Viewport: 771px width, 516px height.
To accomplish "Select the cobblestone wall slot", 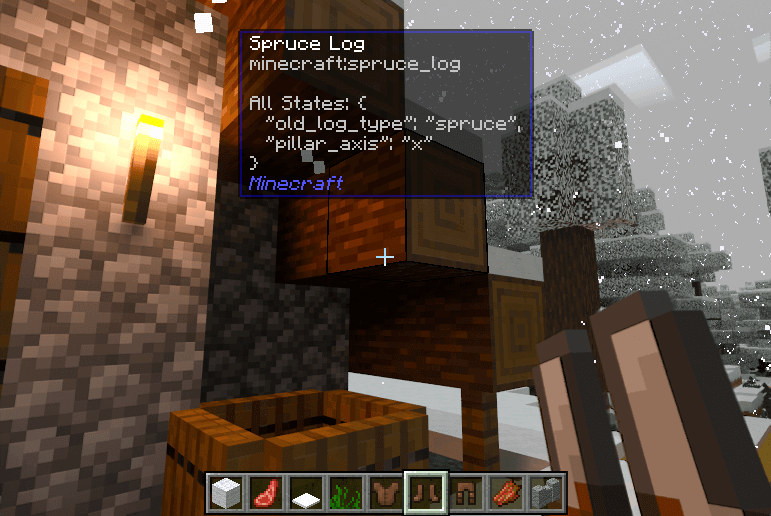I will point(545,492).
